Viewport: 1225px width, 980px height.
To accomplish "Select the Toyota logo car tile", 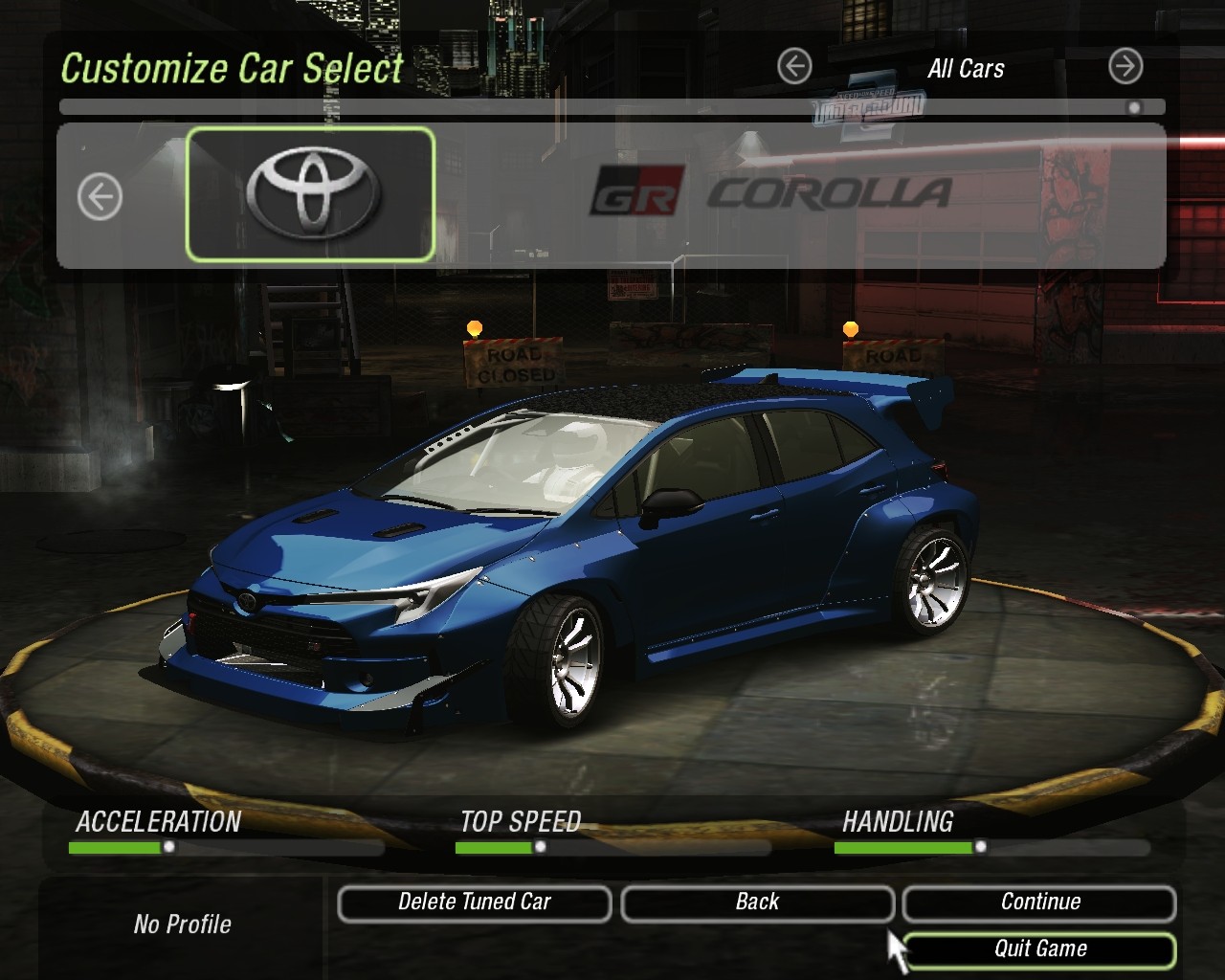I will 310,194.
